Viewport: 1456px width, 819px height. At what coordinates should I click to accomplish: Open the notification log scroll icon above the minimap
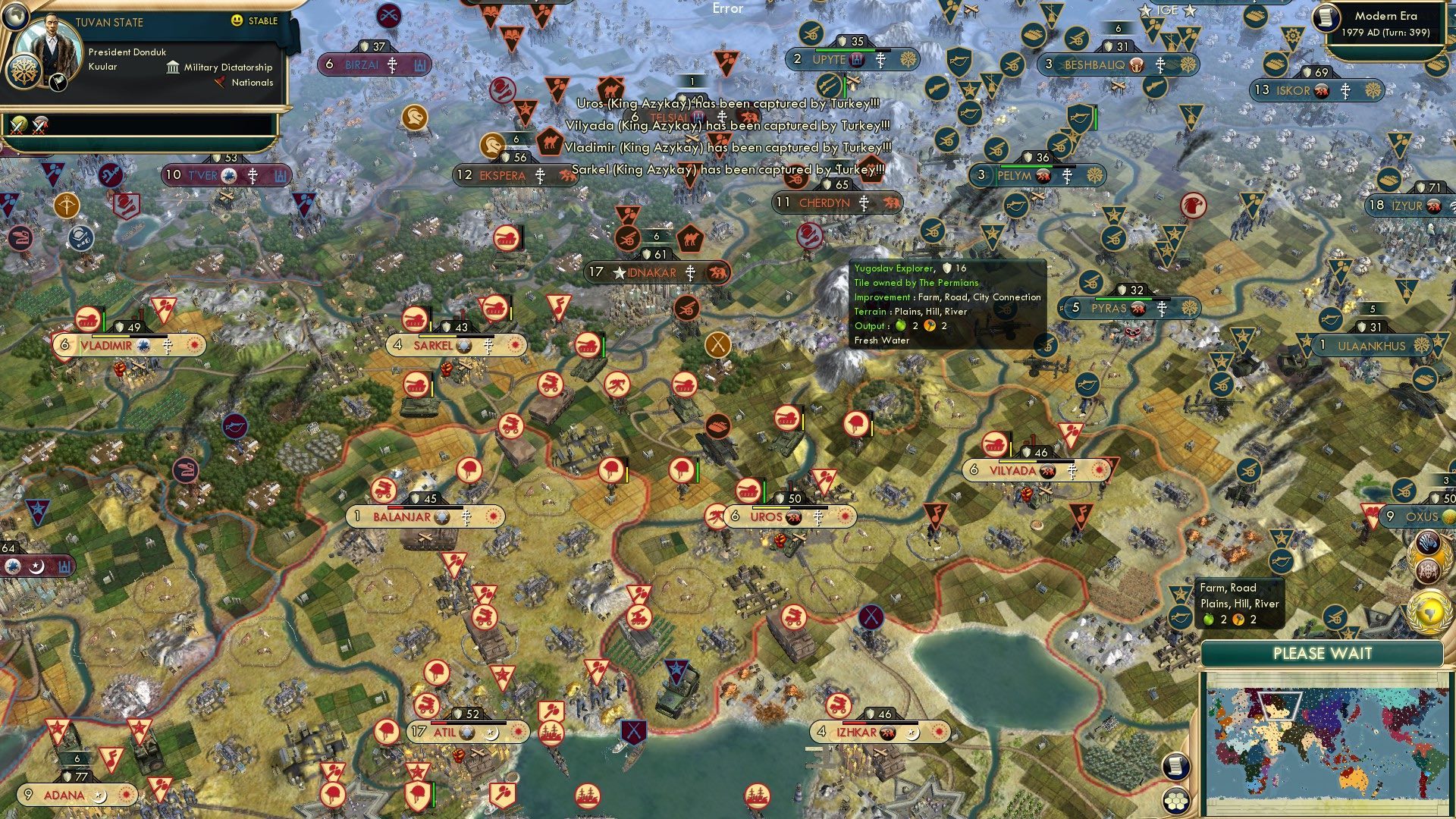1175,767
